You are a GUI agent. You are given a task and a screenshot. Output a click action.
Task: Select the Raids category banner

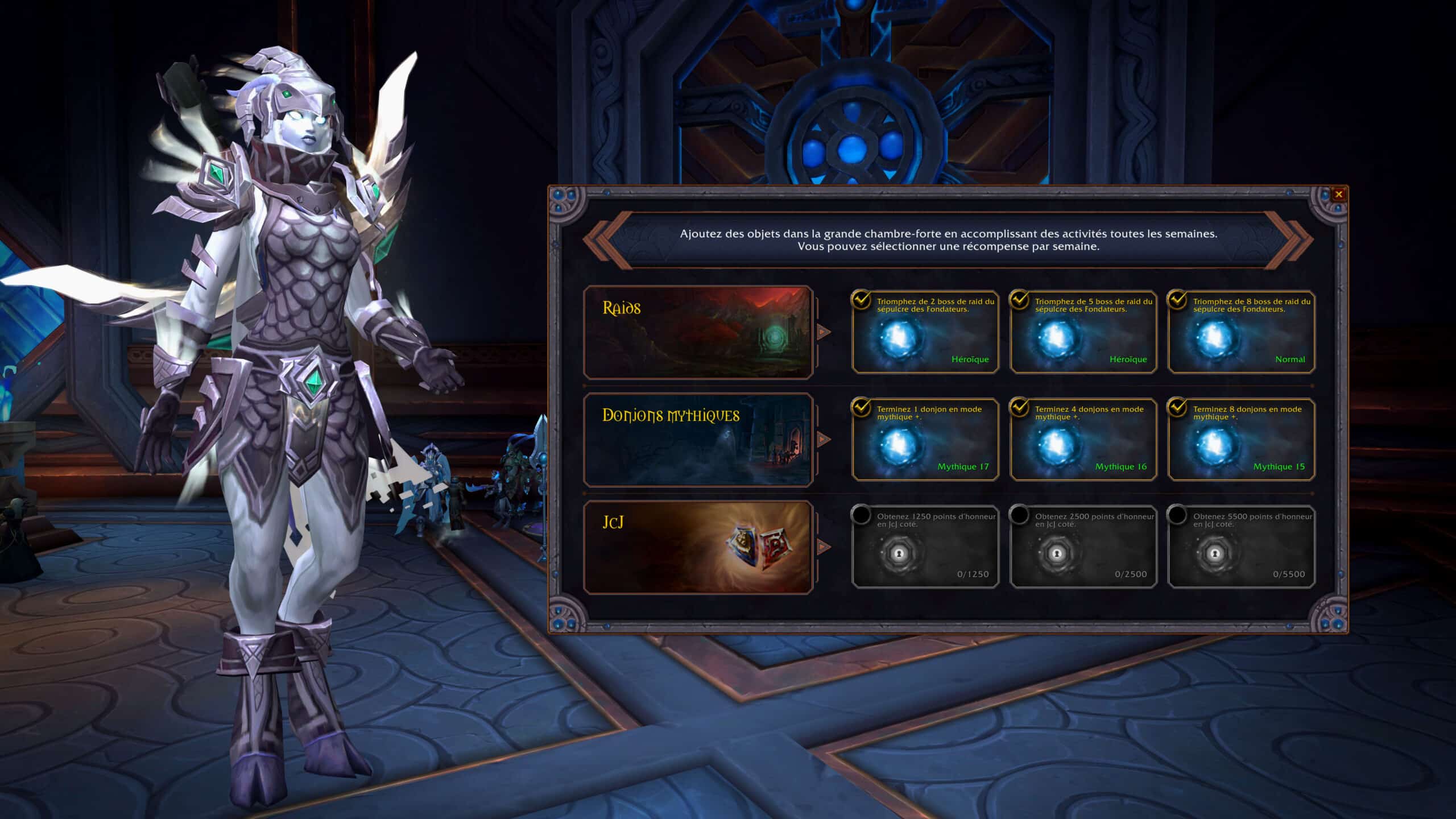coord(698,333)
